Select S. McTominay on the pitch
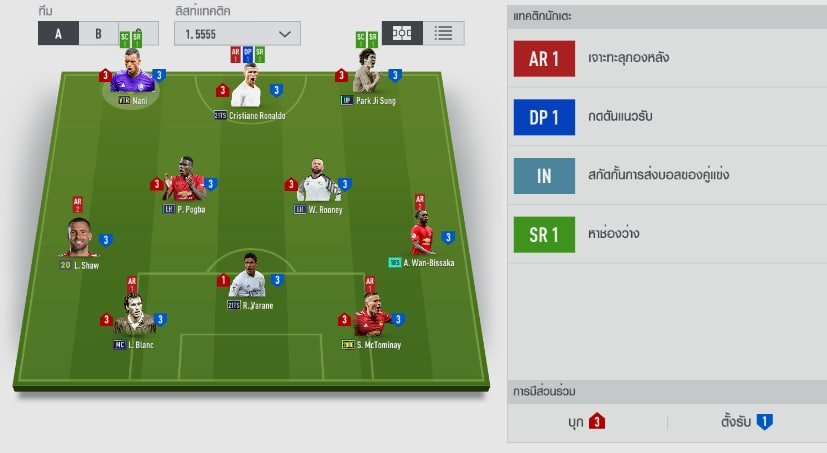Image resolution: width=827 pixels, height=453 pixels. [x=371, y=317]
